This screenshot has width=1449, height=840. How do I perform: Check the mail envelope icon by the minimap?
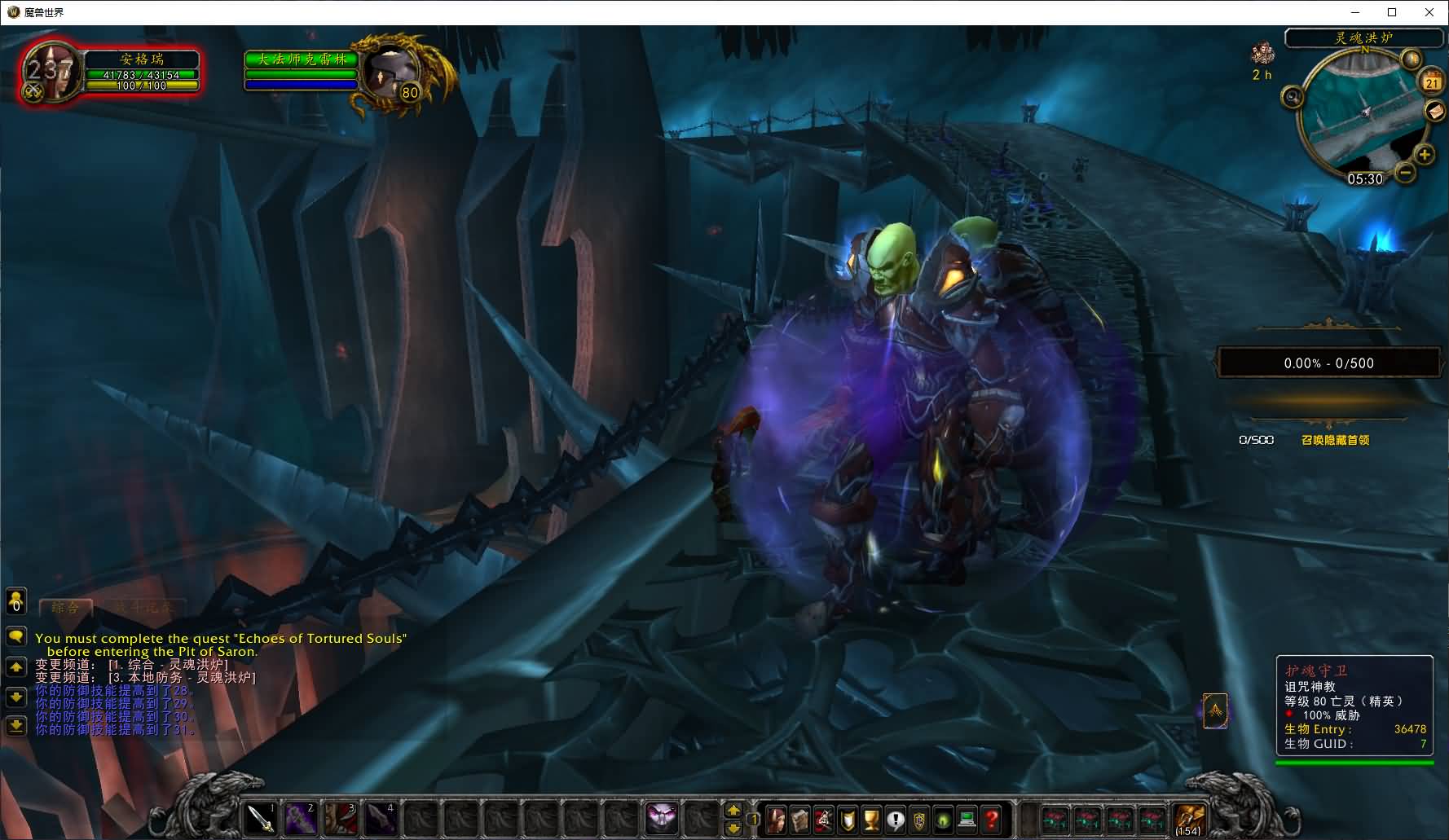click(1434, 111)
